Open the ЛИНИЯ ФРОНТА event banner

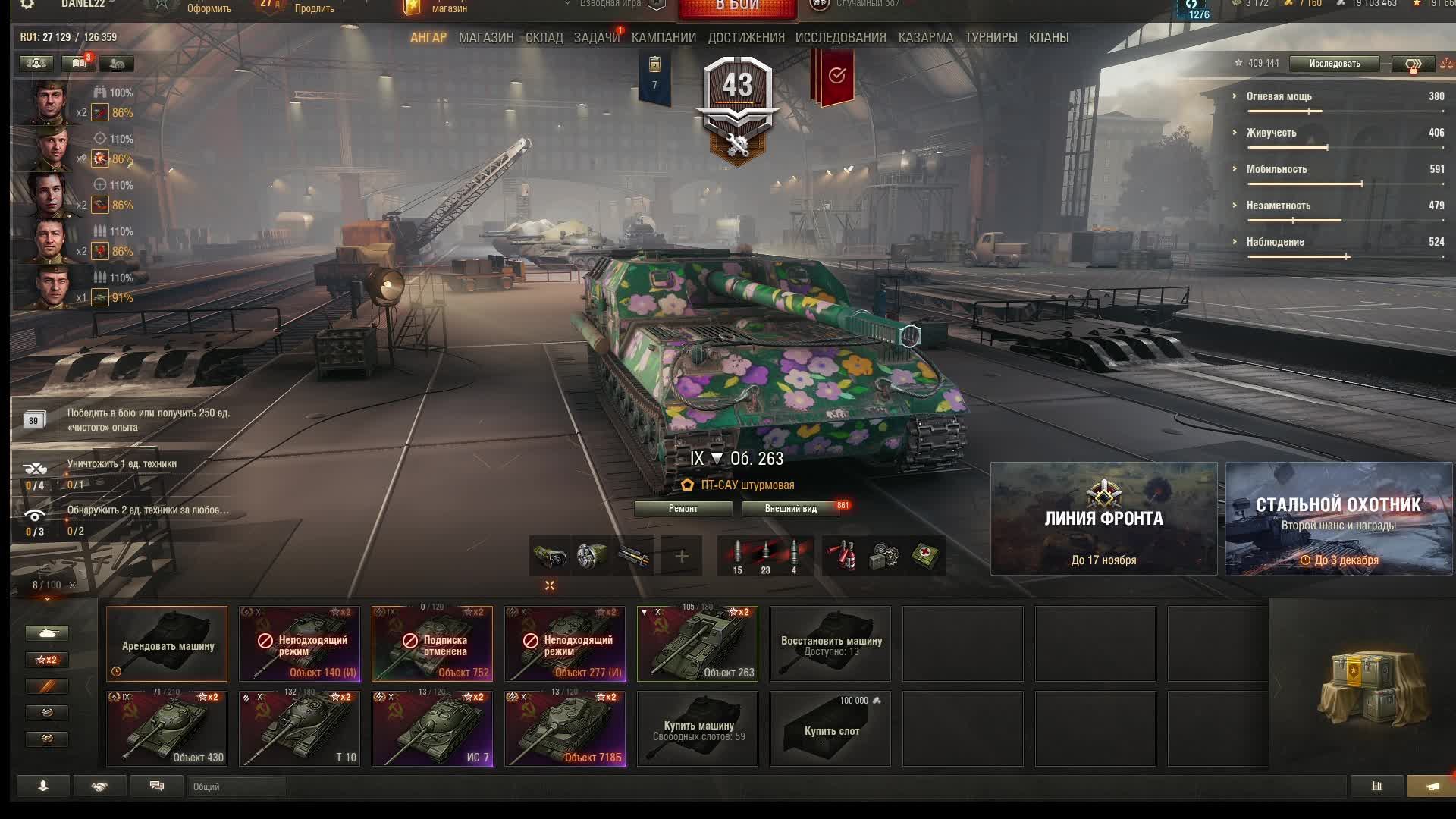tap(1103, 519)
